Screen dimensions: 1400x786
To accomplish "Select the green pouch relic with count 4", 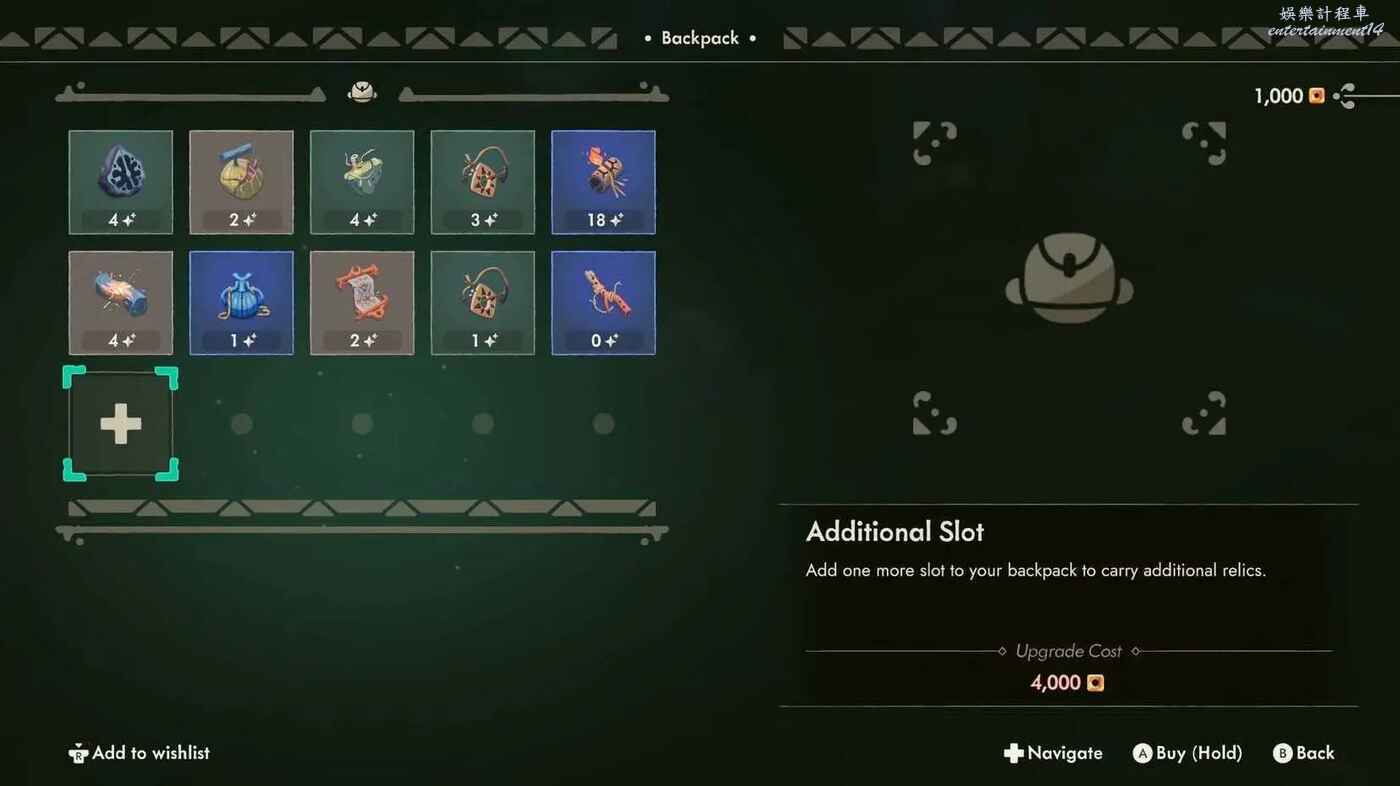I will 362,182.
